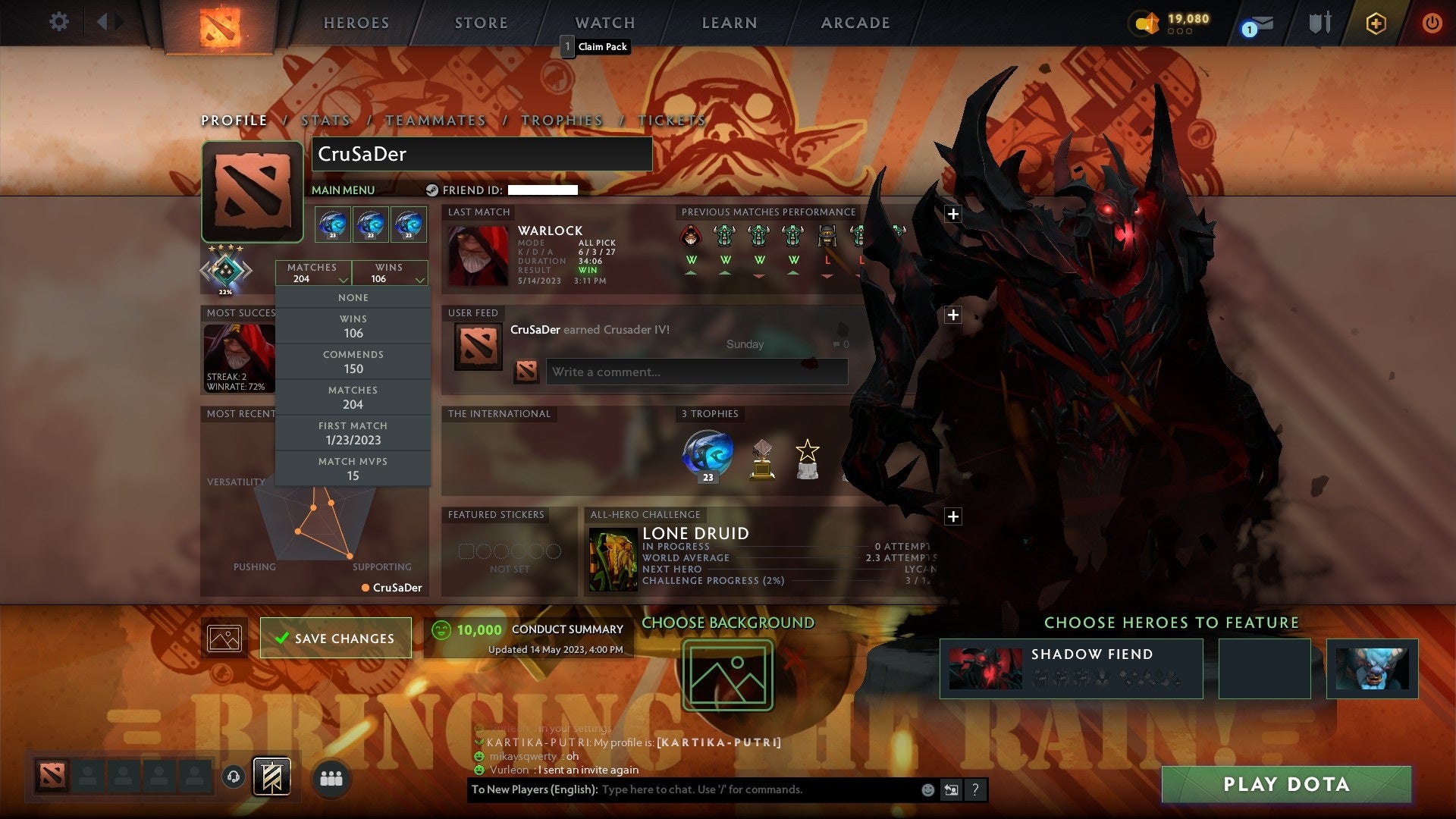Viewport: 1456px width, 819px height.
Task: Open the settings gear menu
Action: [59, 23]
